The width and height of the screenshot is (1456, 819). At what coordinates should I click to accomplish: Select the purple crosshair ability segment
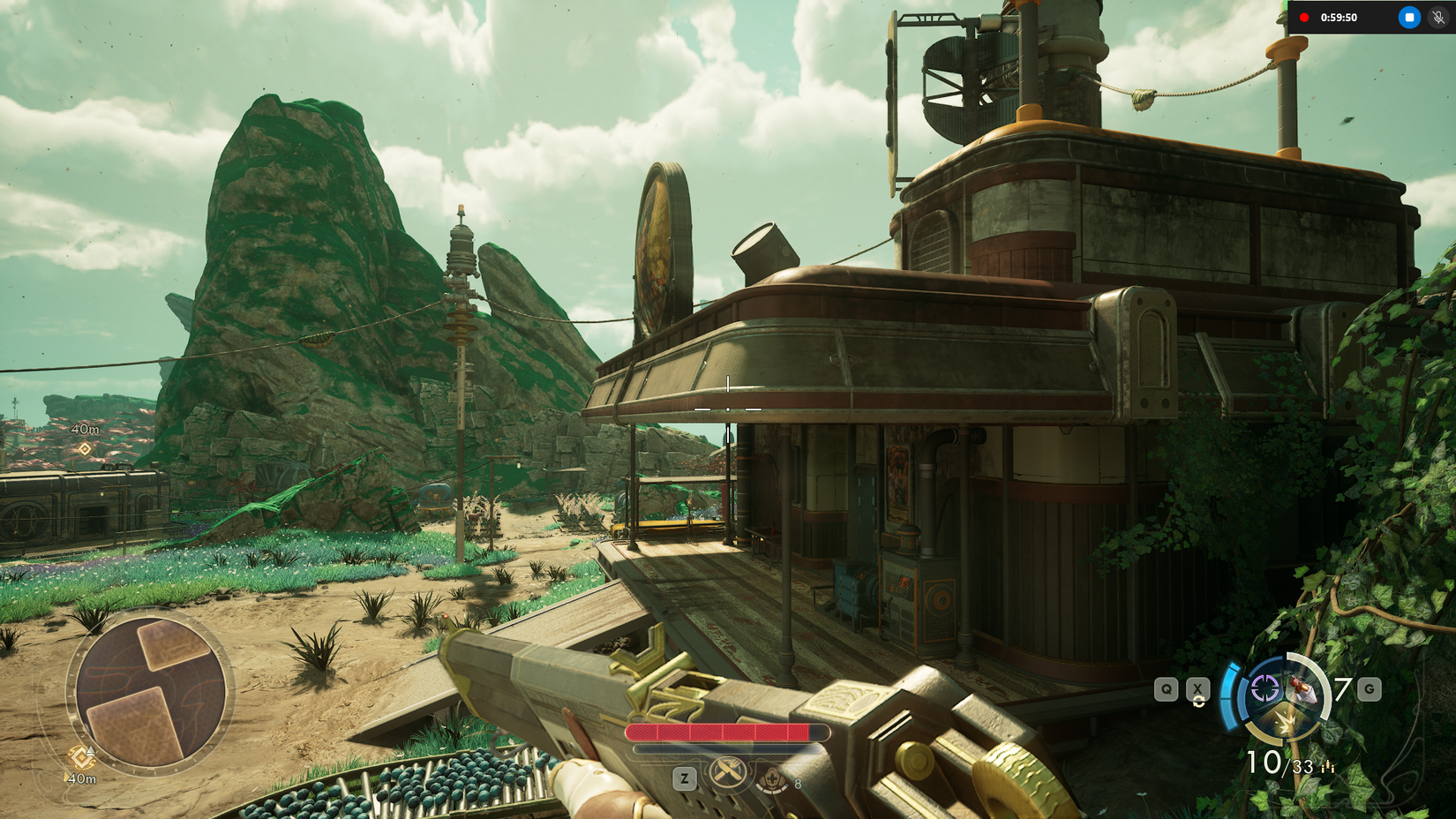(x=1265, y=688)
